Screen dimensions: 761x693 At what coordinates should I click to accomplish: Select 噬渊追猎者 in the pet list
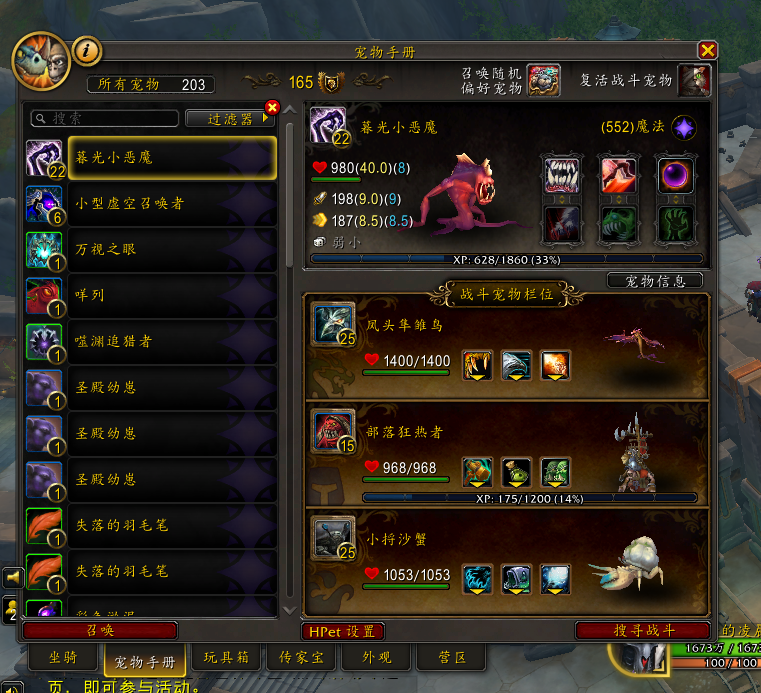click(x=150, y=342)
